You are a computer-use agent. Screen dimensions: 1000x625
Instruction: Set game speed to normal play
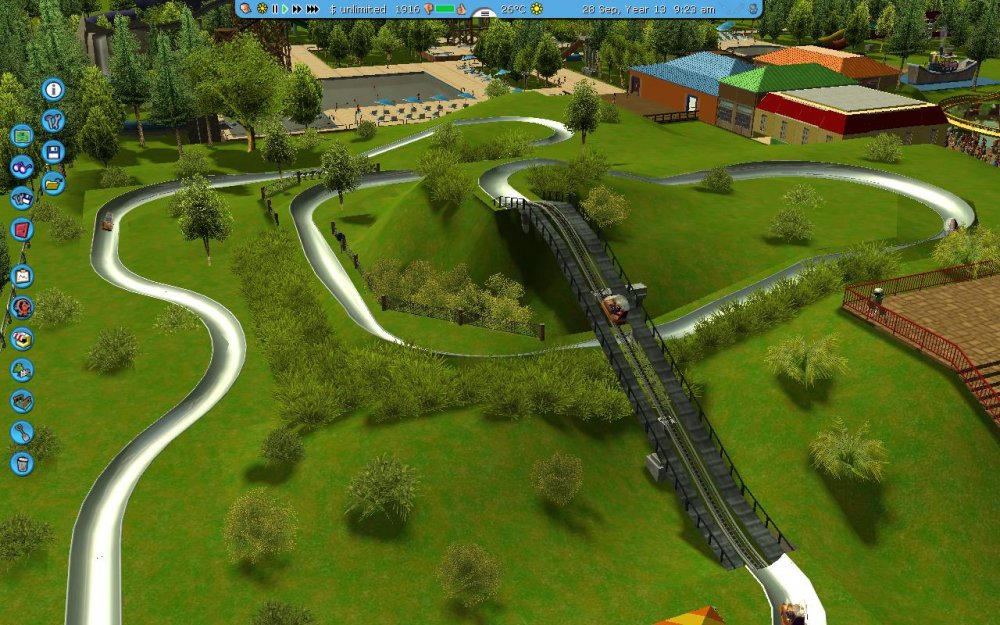click(x=285, y=9)
